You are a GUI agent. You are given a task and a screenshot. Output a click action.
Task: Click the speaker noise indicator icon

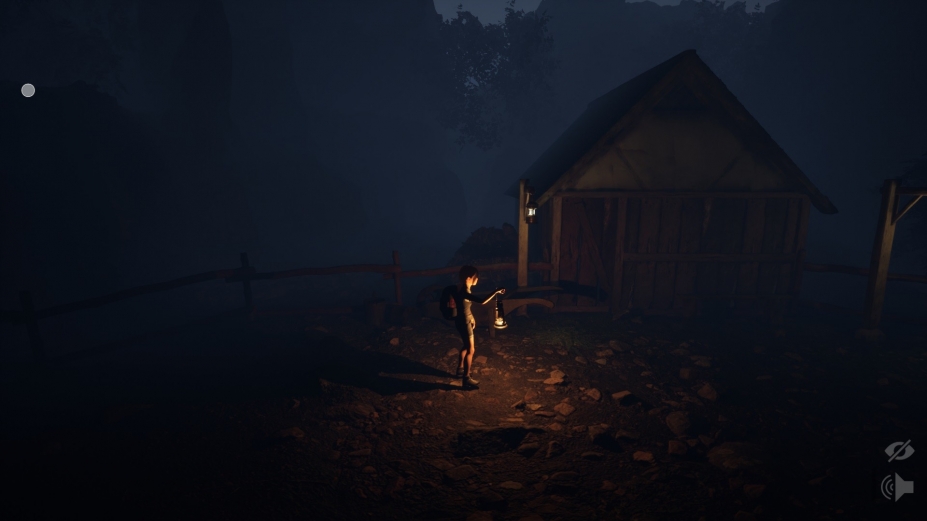897,487
